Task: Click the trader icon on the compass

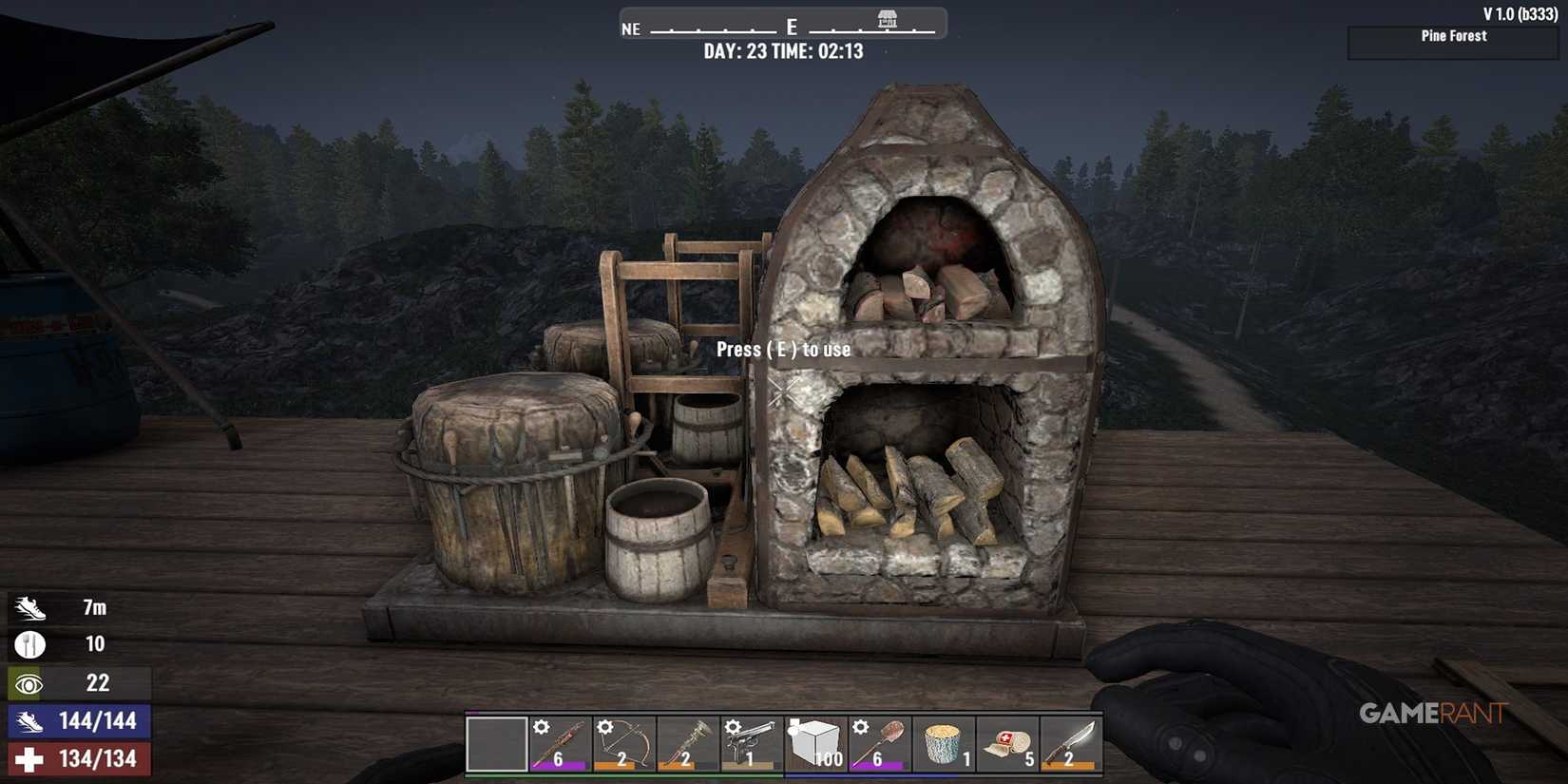Action: (887, 21)
